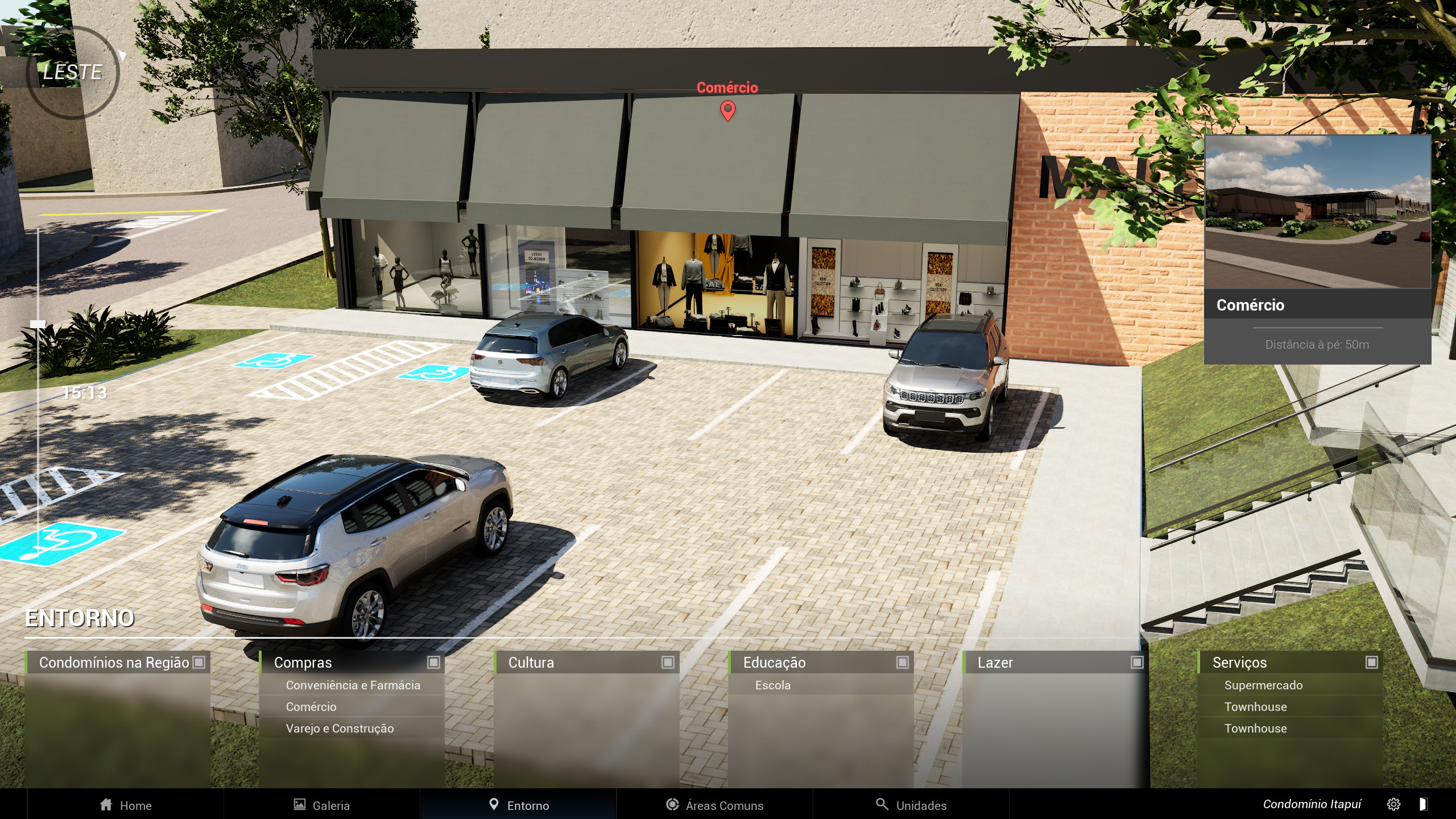Toggle the Cultura category checkbox
The image size is (1456, 819).
[x=668, y=662]
